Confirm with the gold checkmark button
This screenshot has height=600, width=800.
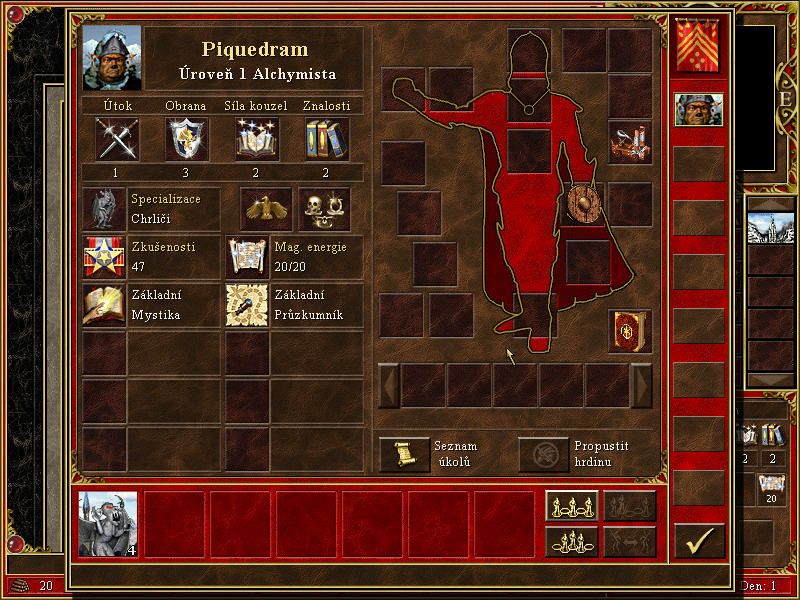(699, 540)
